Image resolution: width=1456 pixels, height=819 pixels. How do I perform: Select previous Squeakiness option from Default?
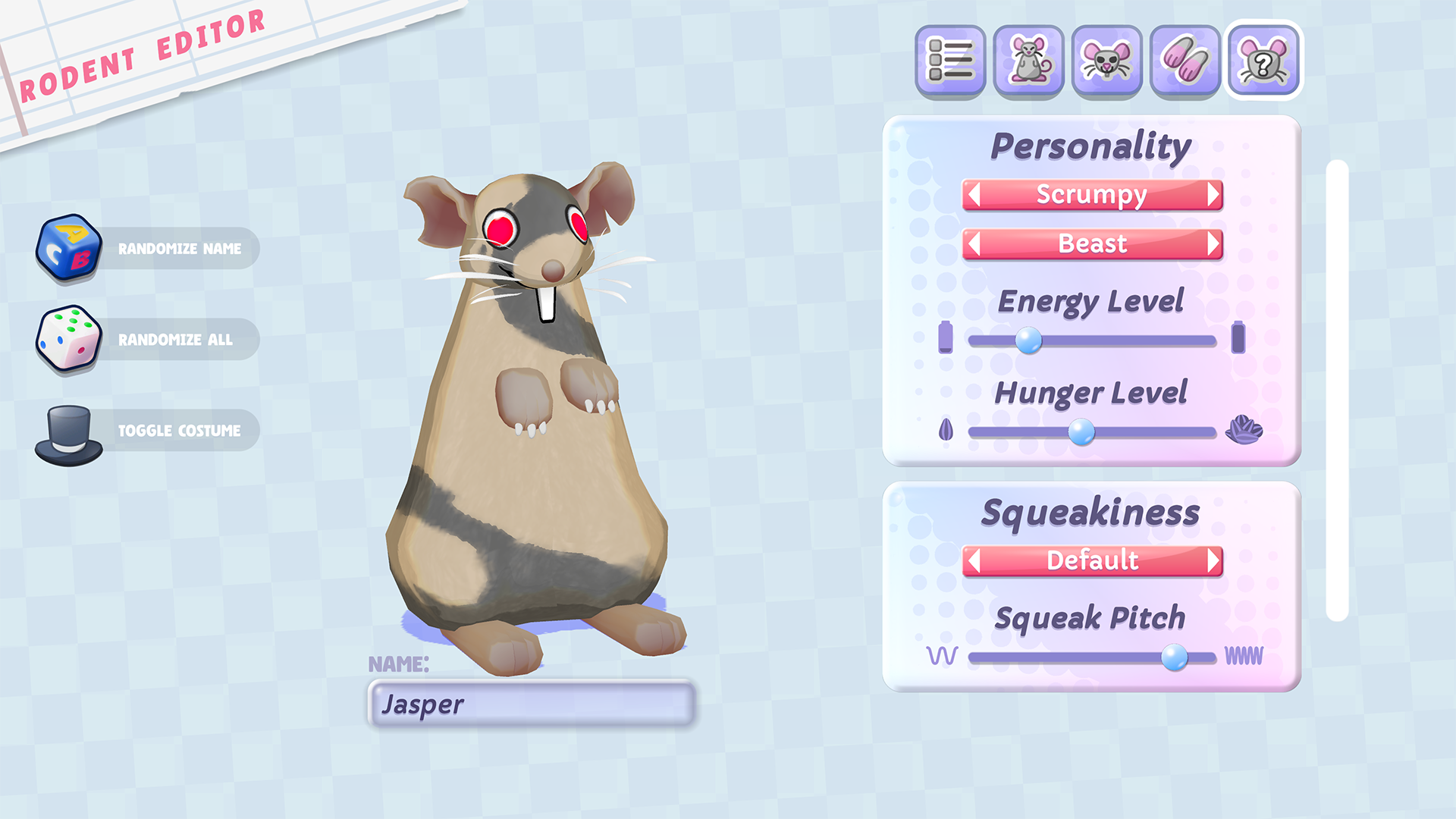(x=975, y=561)
